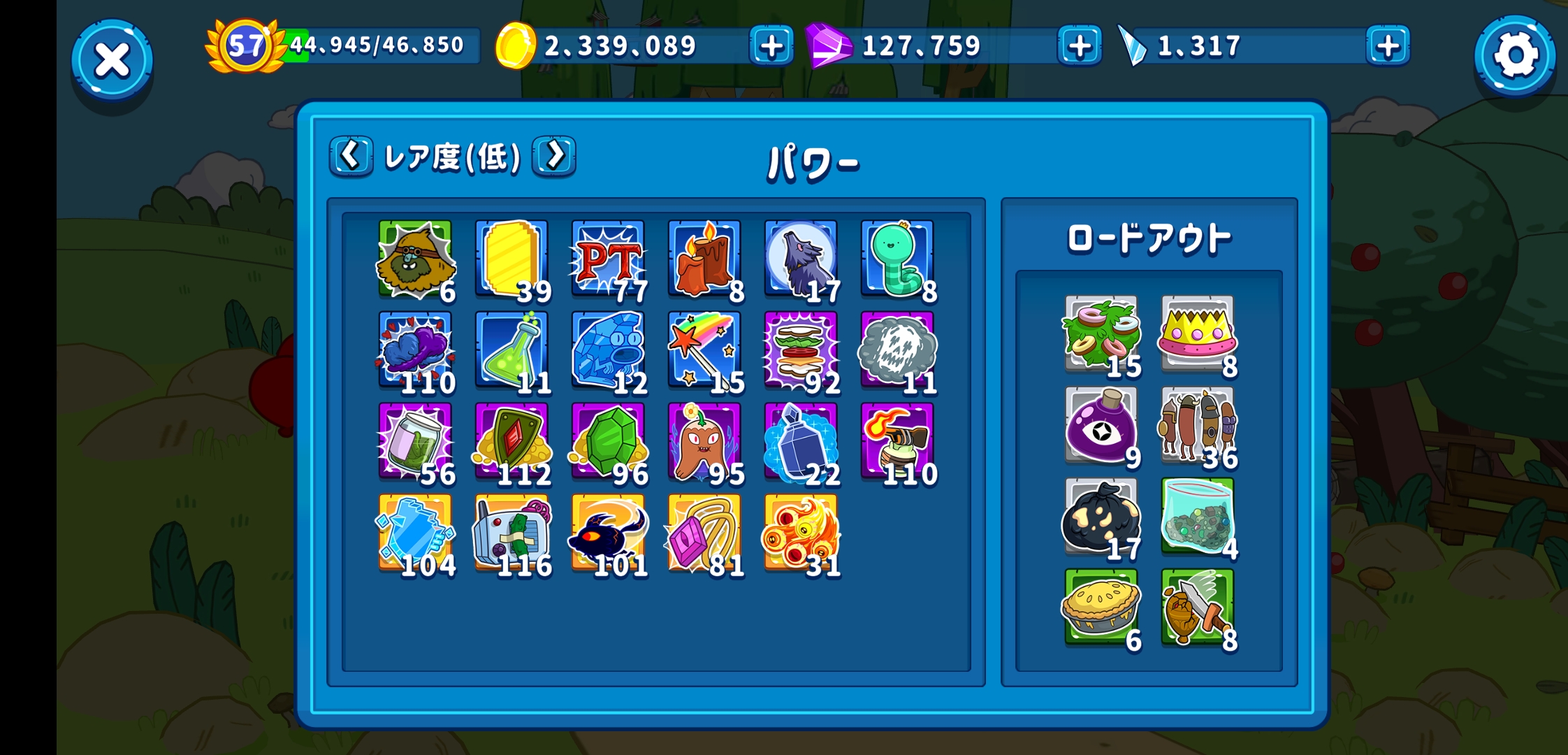Viewport: 1568px width, 755px height.
Task: Select the melted candles power
Action: click(x=705, y=262)
